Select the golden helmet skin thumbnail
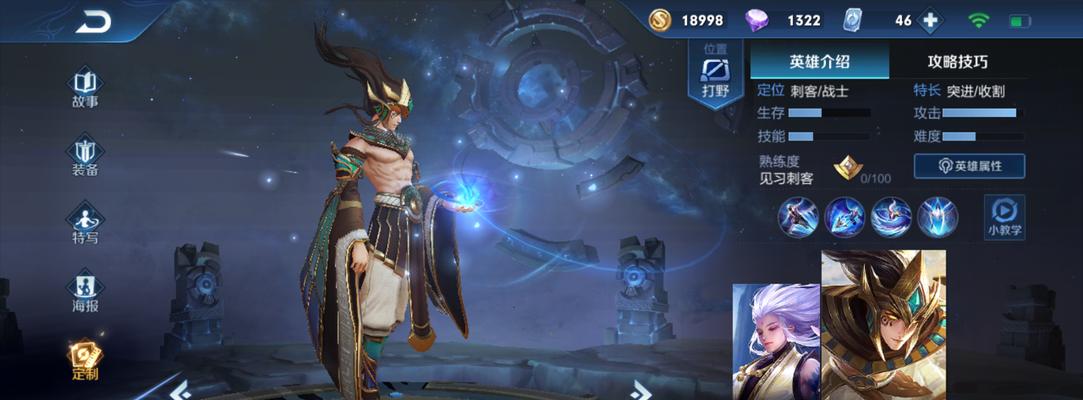 click(883, 325)
